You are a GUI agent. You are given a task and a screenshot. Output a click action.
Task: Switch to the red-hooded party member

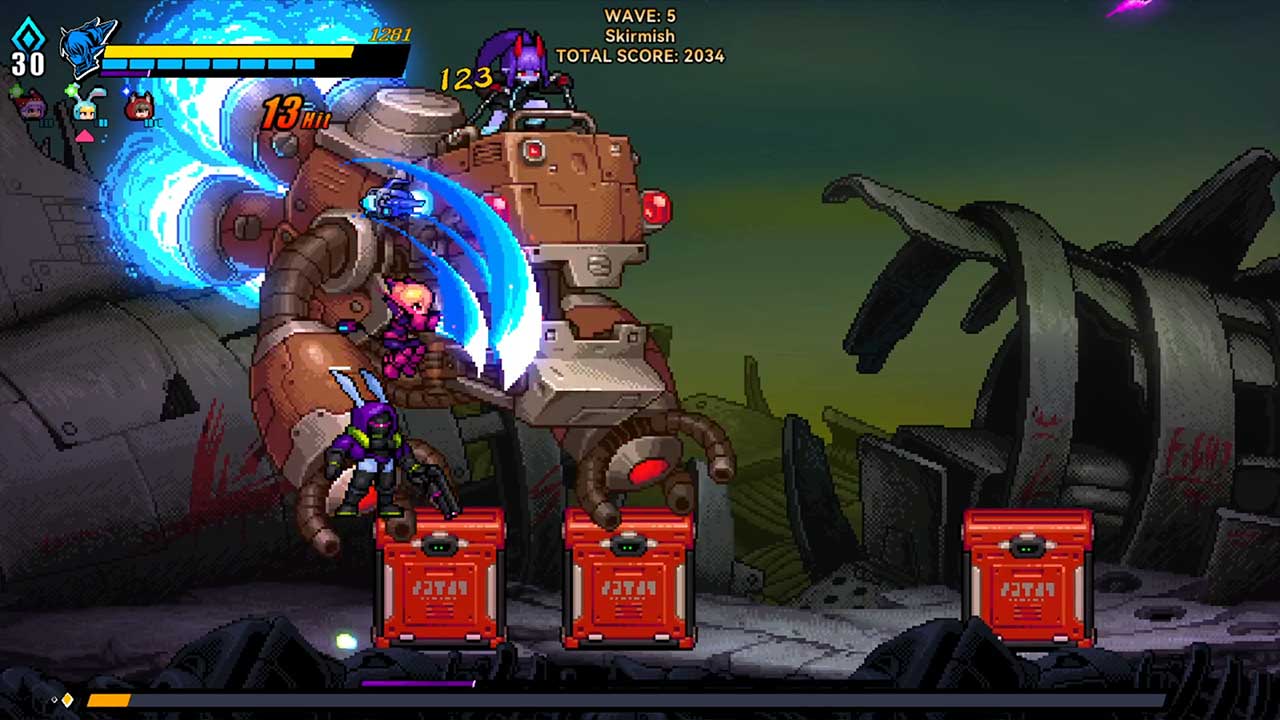(x=141, y=106)
